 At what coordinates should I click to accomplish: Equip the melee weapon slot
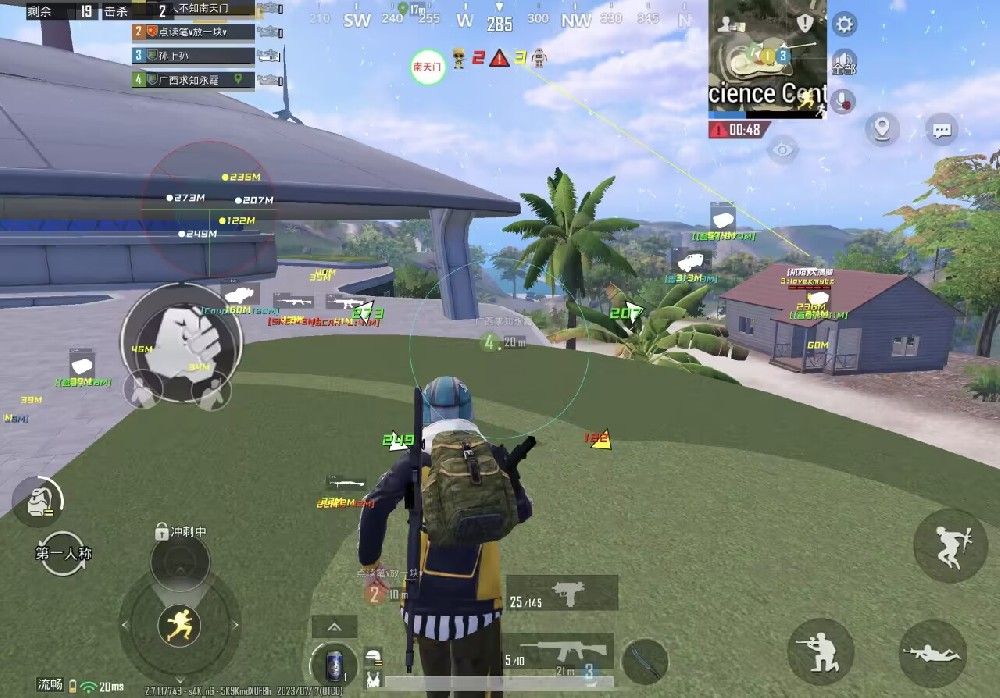(x=644, y=661)
